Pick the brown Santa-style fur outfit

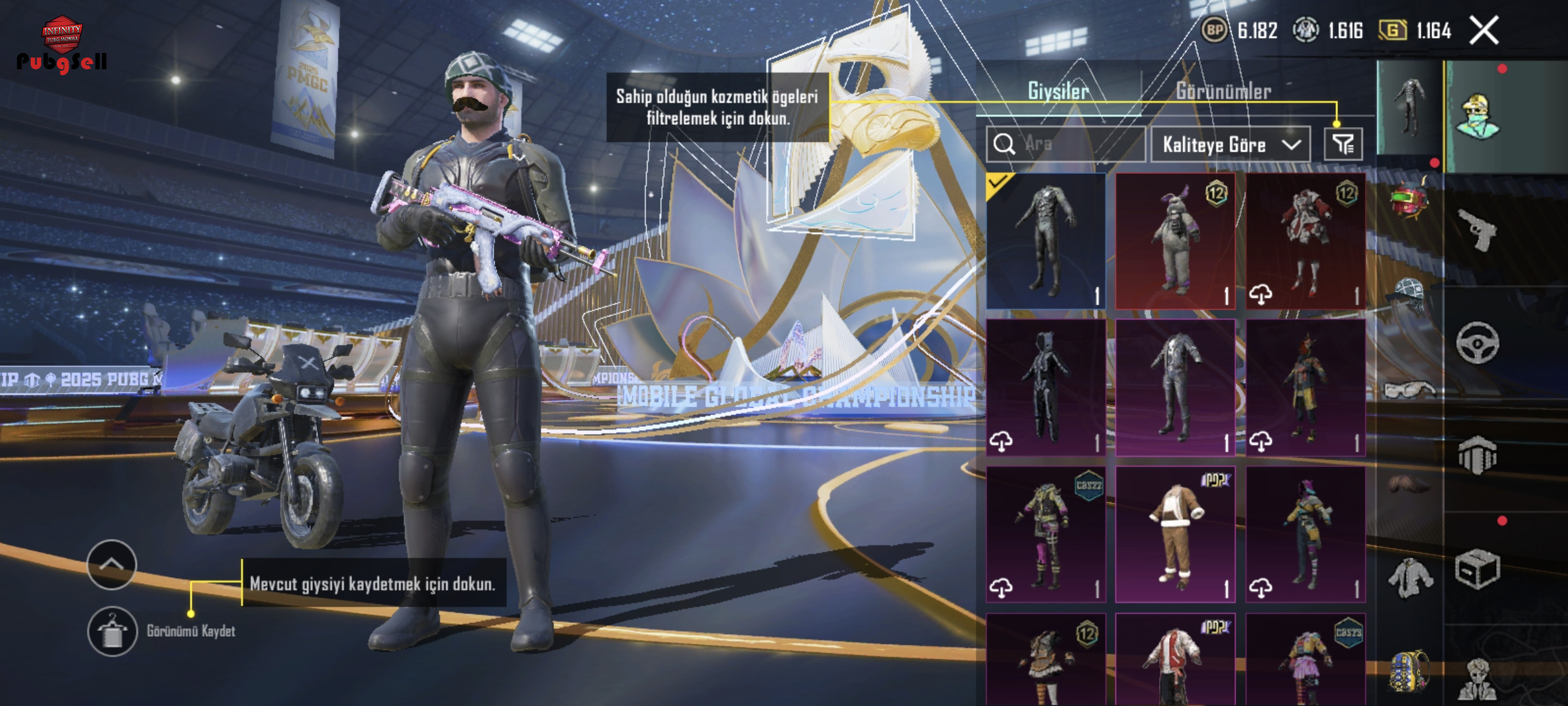point(1175,534)
